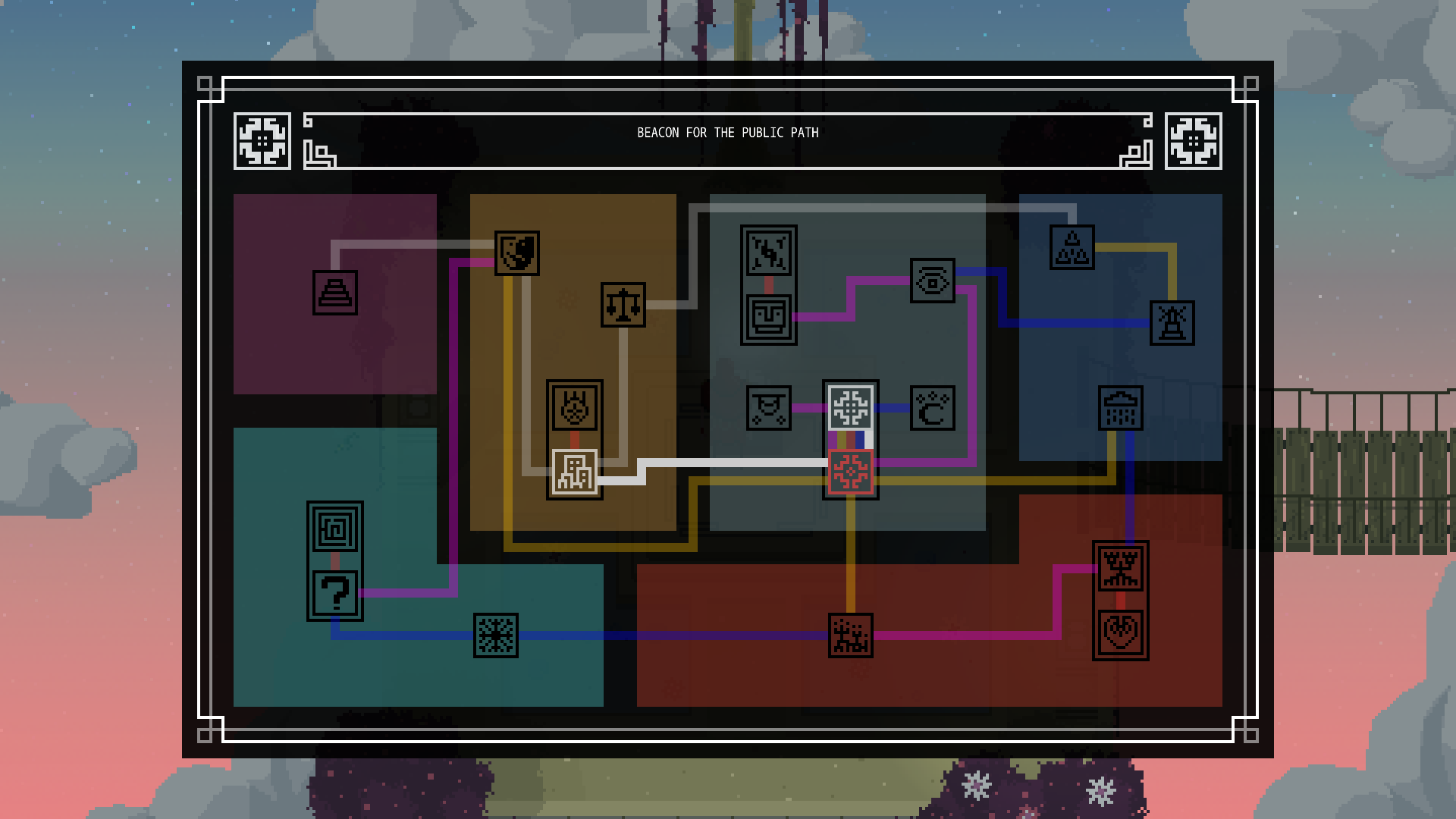The height and width of the screenshot is (819, 1456).
Task: Select the balance scales node
Action: point(623,305)
